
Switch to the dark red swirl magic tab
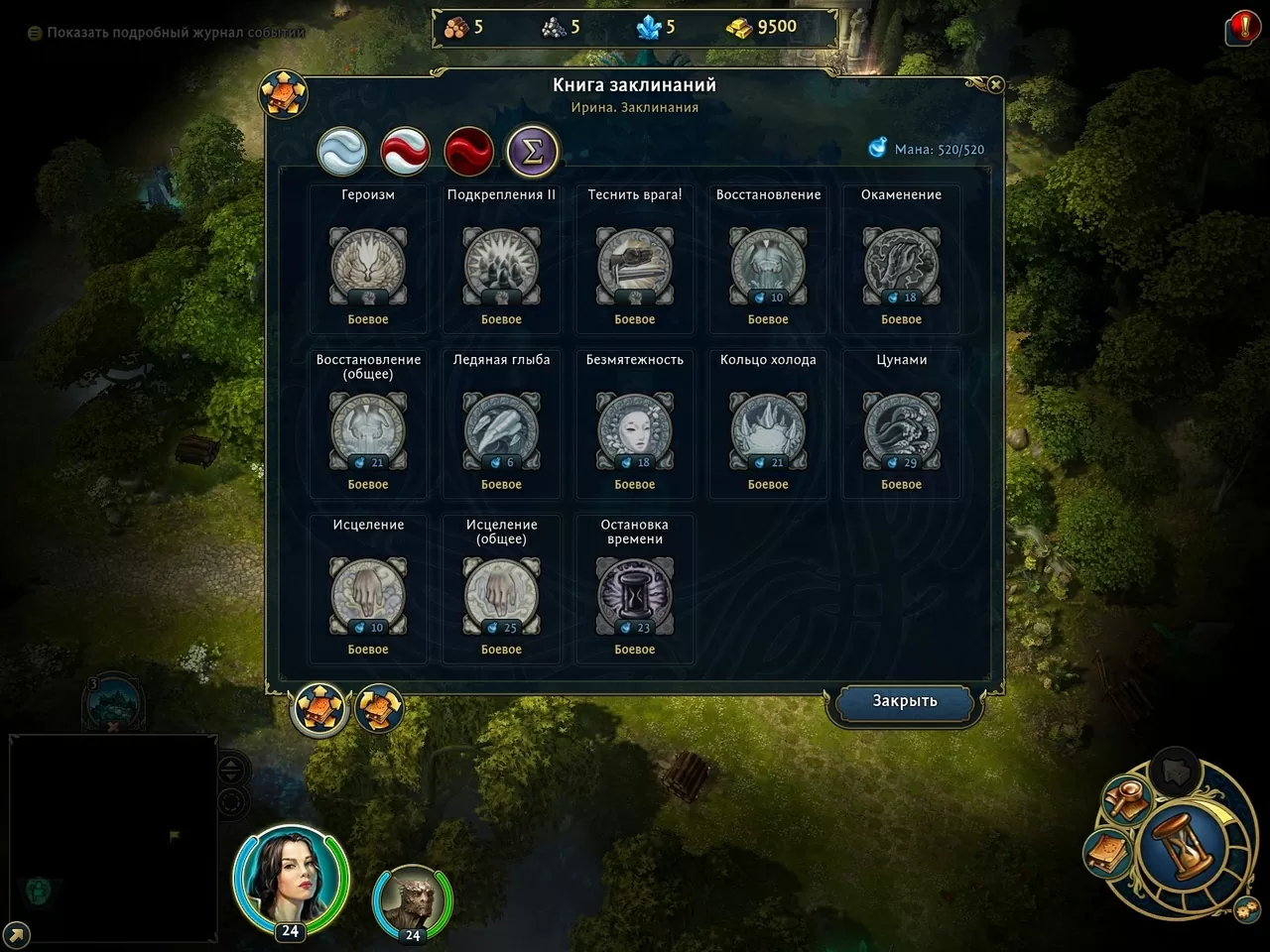469,152
